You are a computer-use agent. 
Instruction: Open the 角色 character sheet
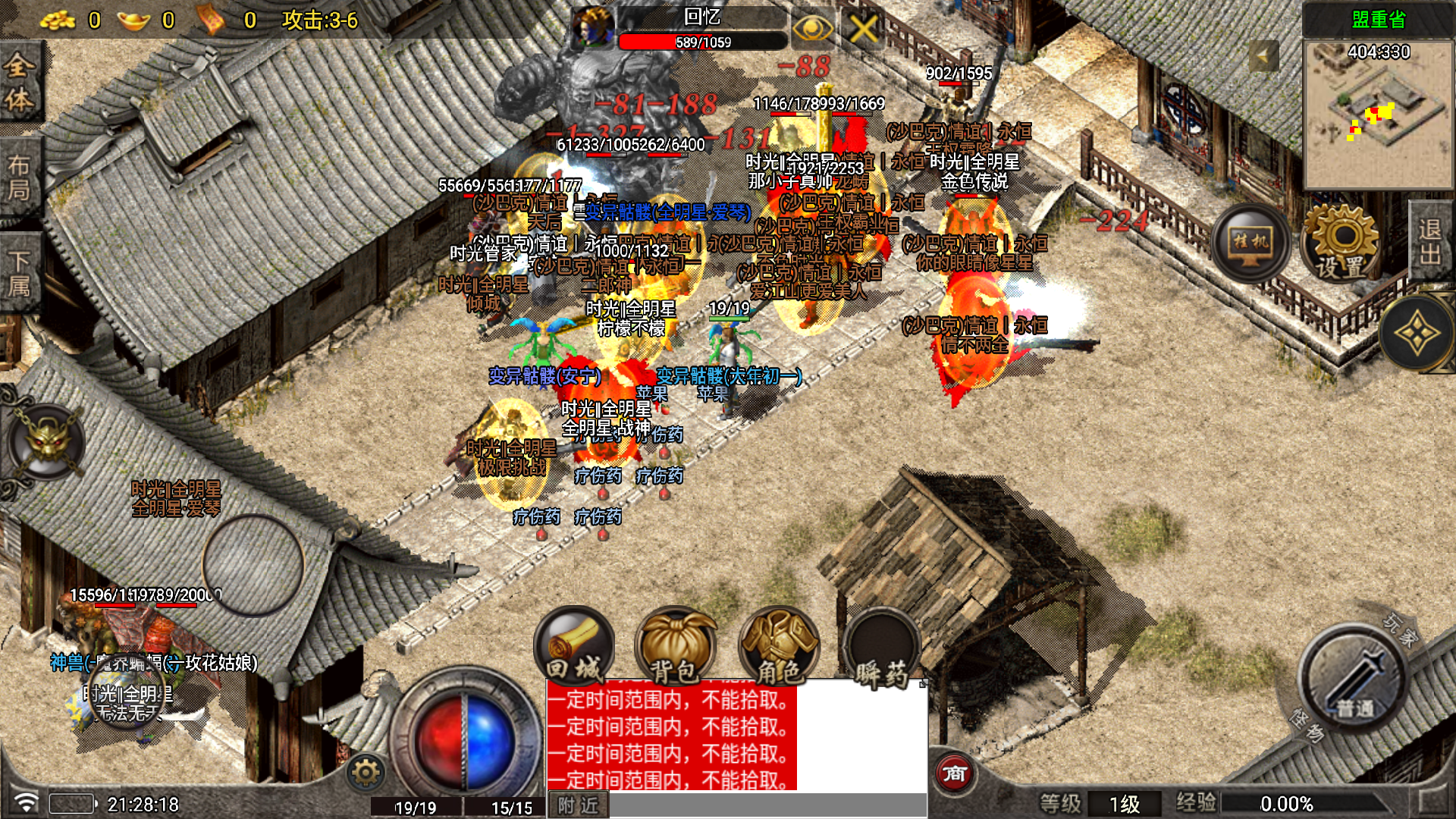[x=778, y=648]
